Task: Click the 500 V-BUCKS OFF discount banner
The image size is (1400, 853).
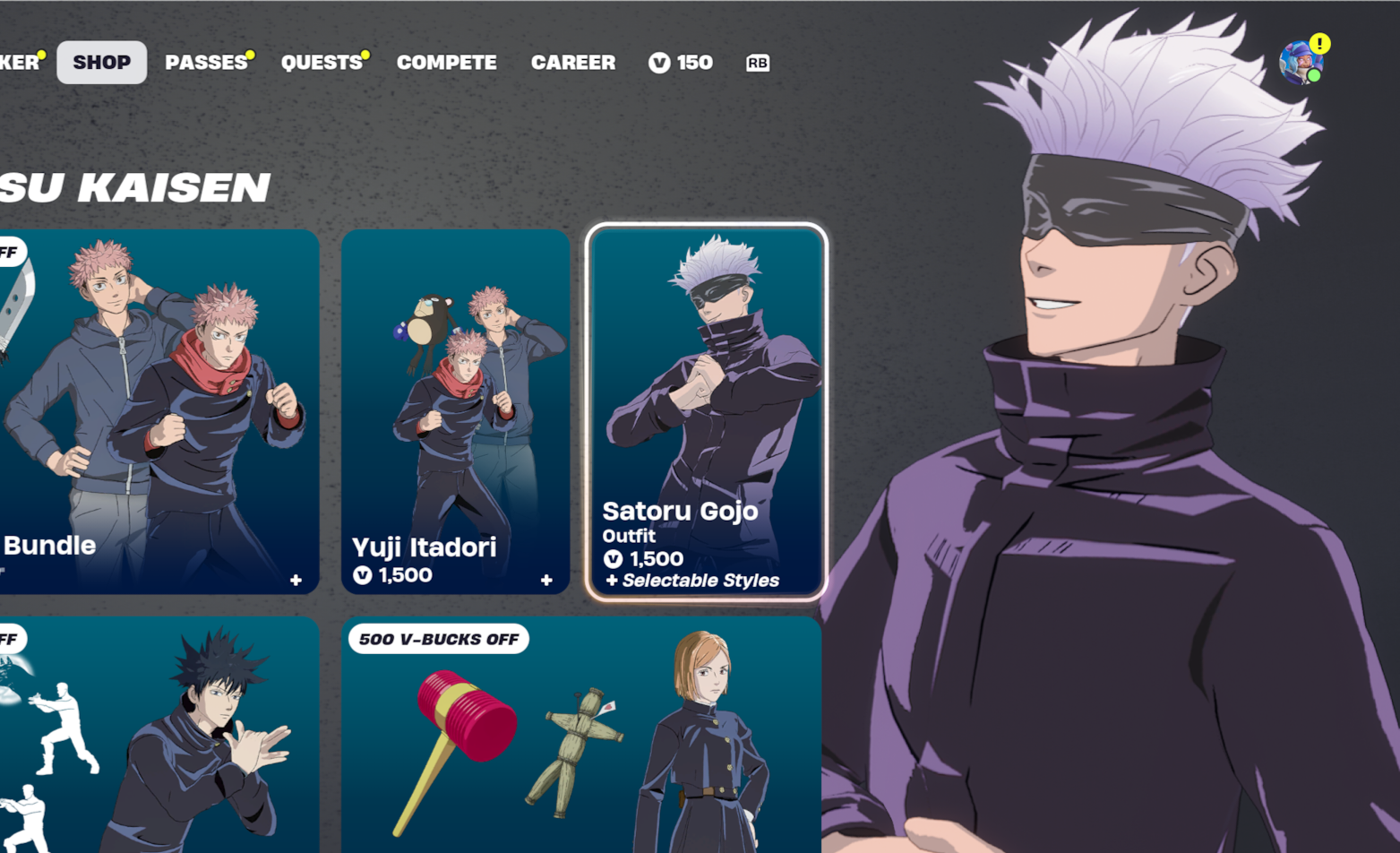Action: coord(439,639)
